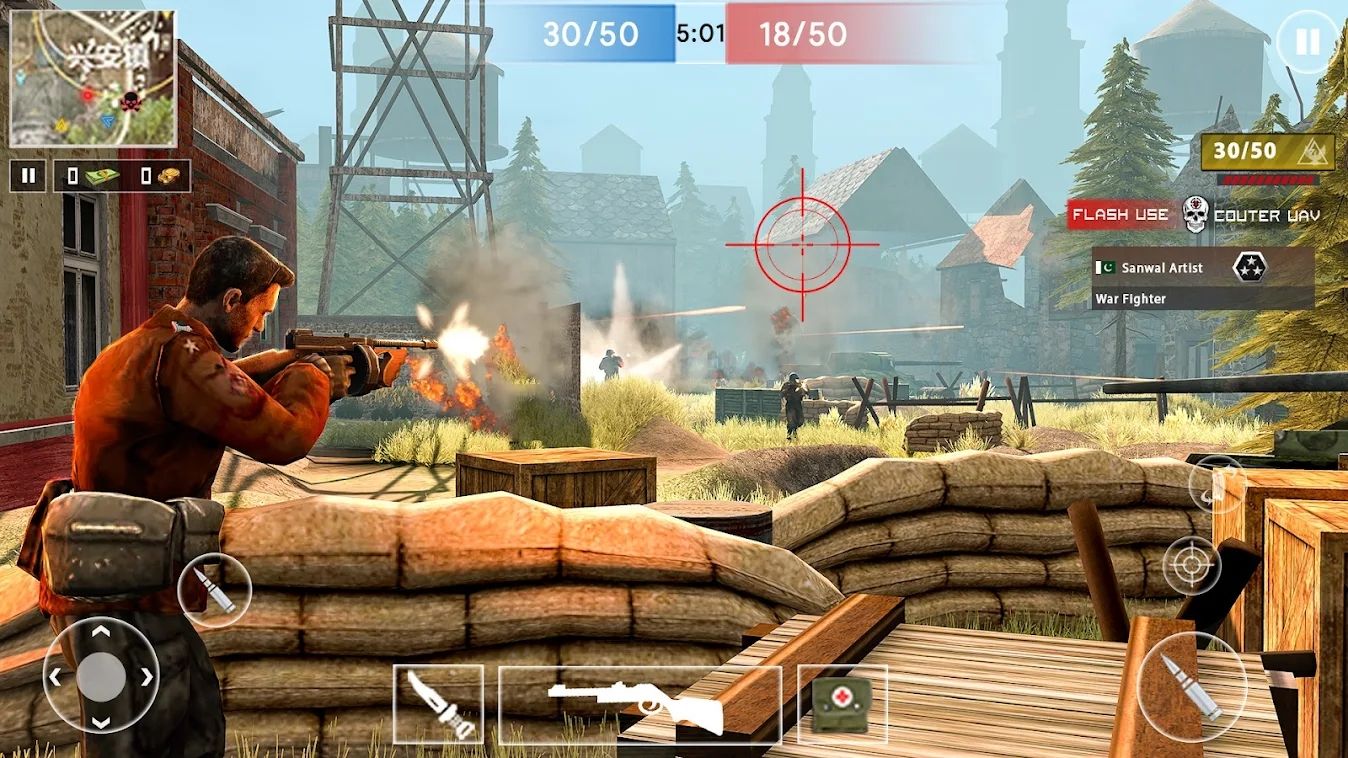This screenshot has height=758, width=1348.
Task: Click the War Fighter rank label
Action: pyautogui.click(x=1131, y=298)
